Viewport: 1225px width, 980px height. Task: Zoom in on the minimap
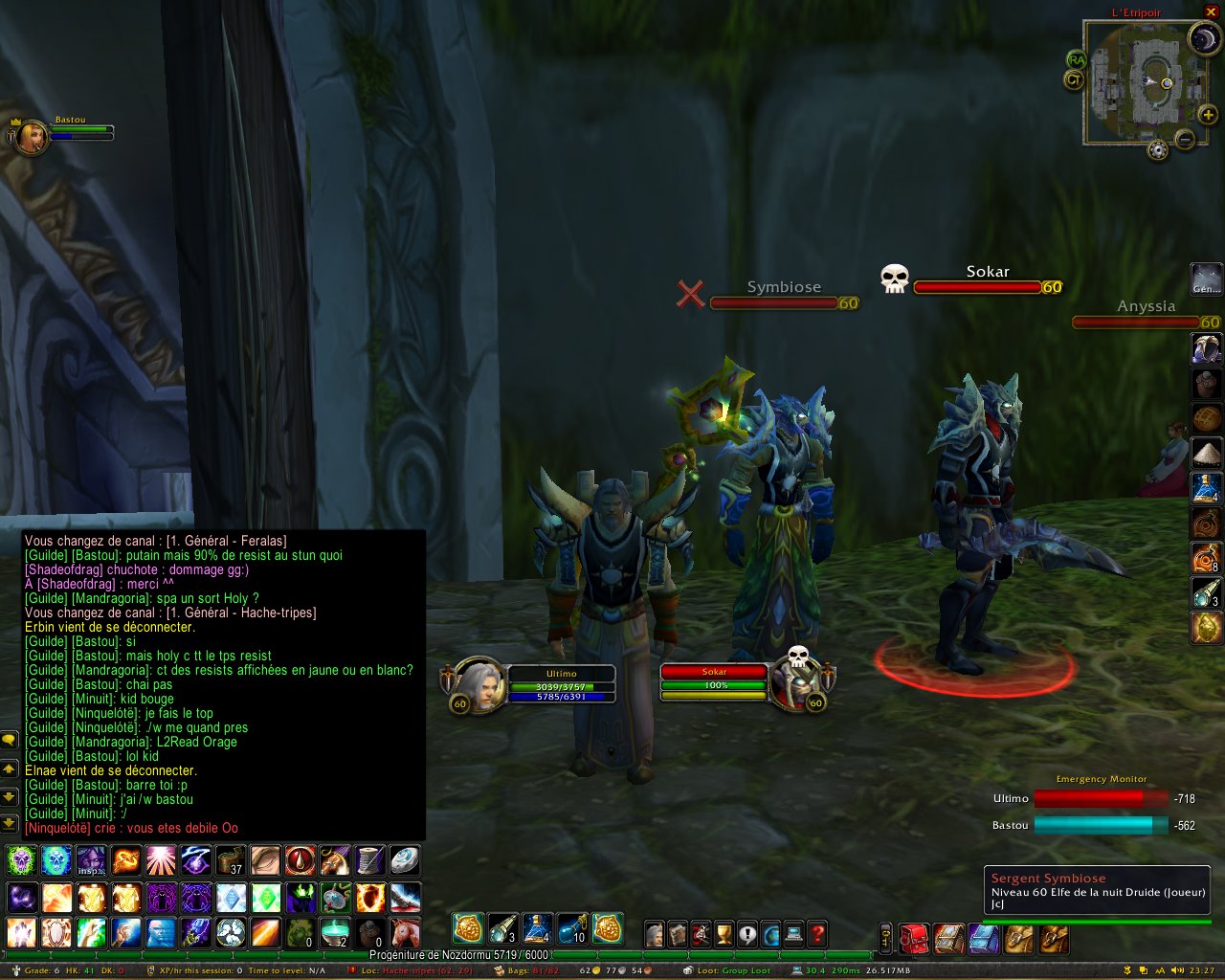pyautogui.click(x=1208, y=115)
